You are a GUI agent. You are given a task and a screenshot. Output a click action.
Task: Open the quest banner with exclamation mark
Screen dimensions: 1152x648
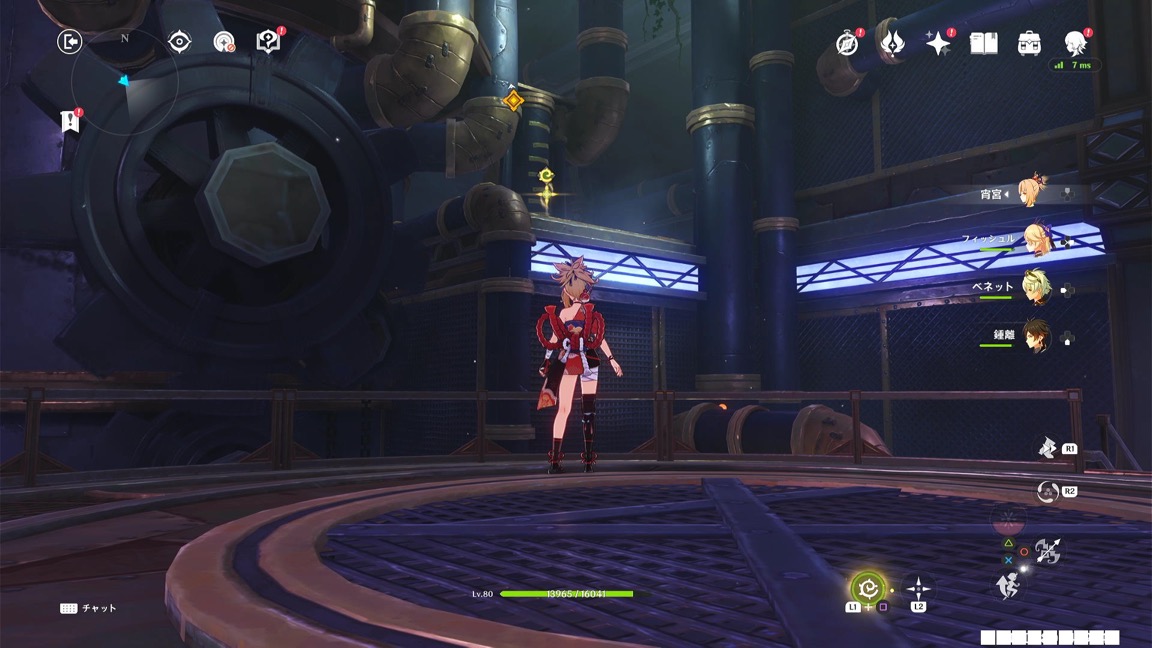click(70, 121)
